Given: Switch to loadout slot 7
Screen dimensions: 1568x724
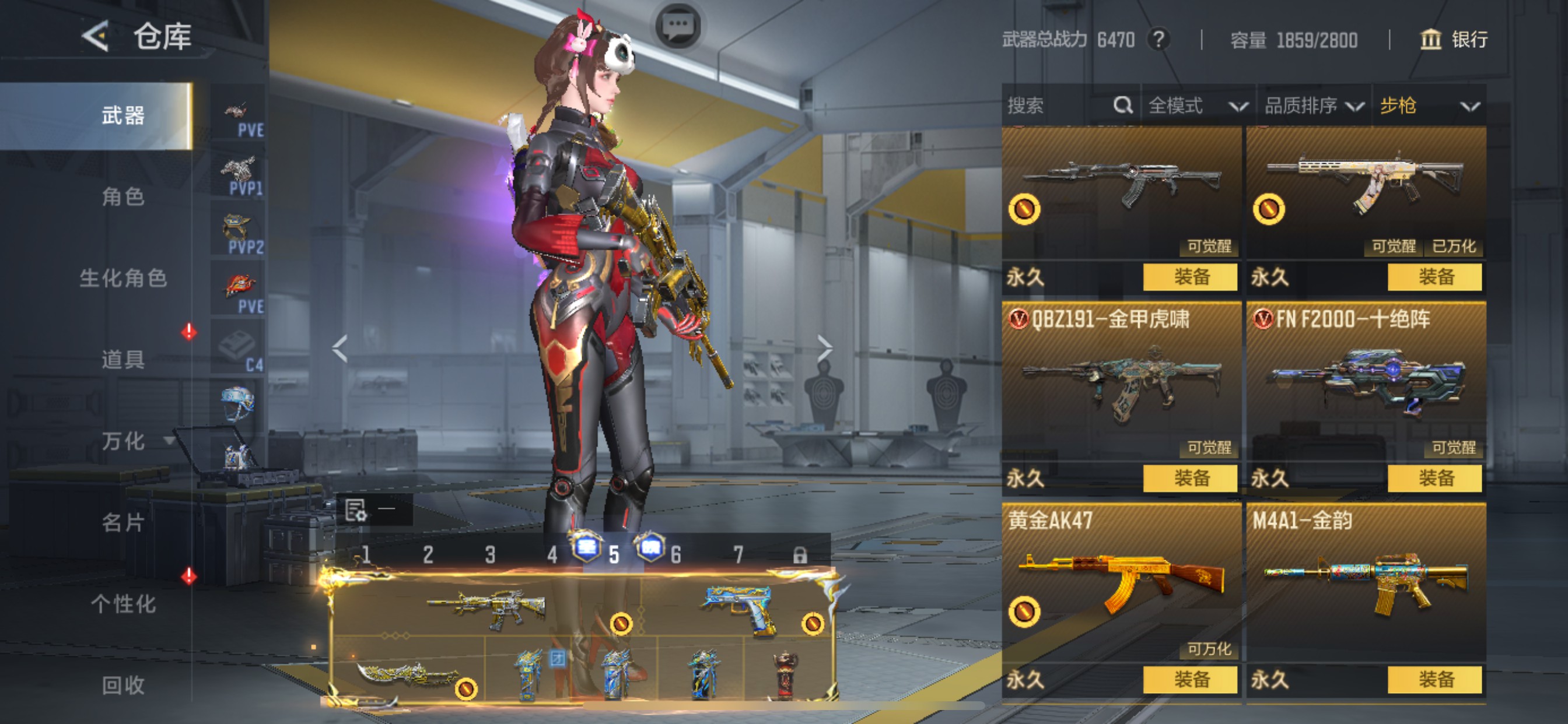Looking at the screenshot, I should tap(738, 554).
